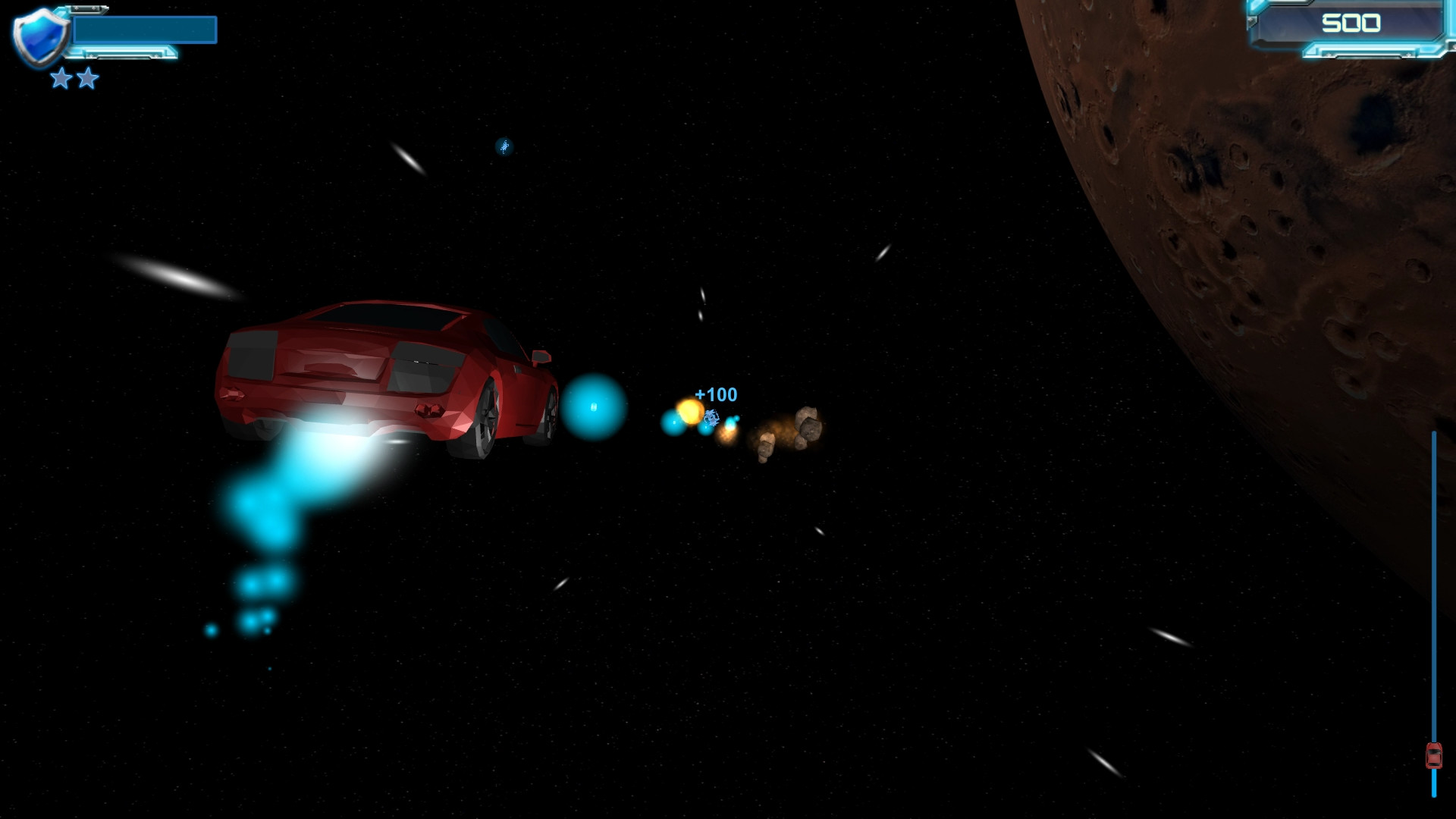
Task: Collapse the star rating display
Action: (x=74, y=78)
